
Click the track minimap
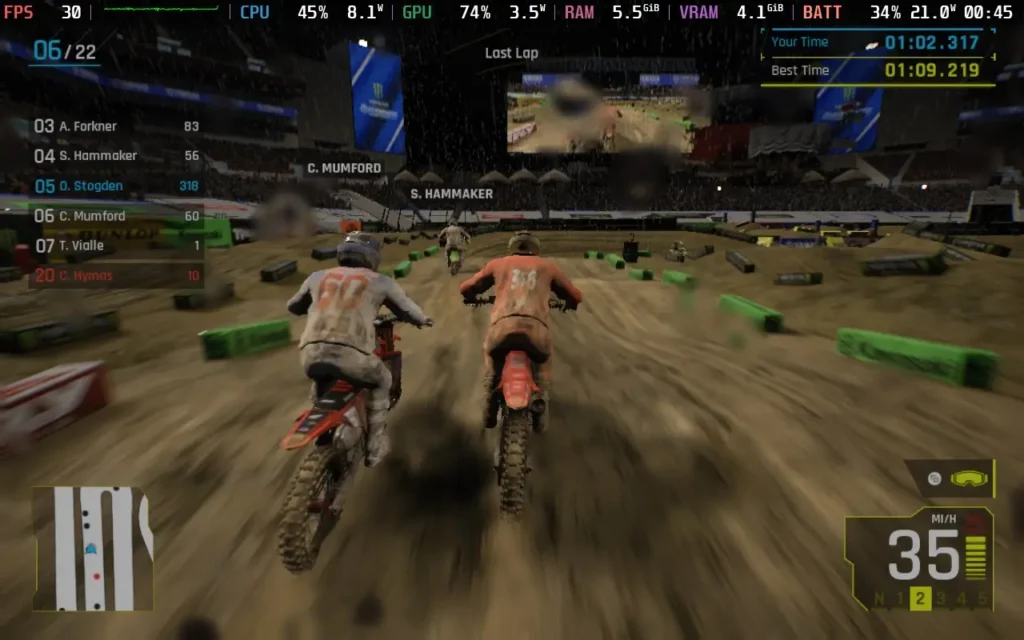coord(92,548)
